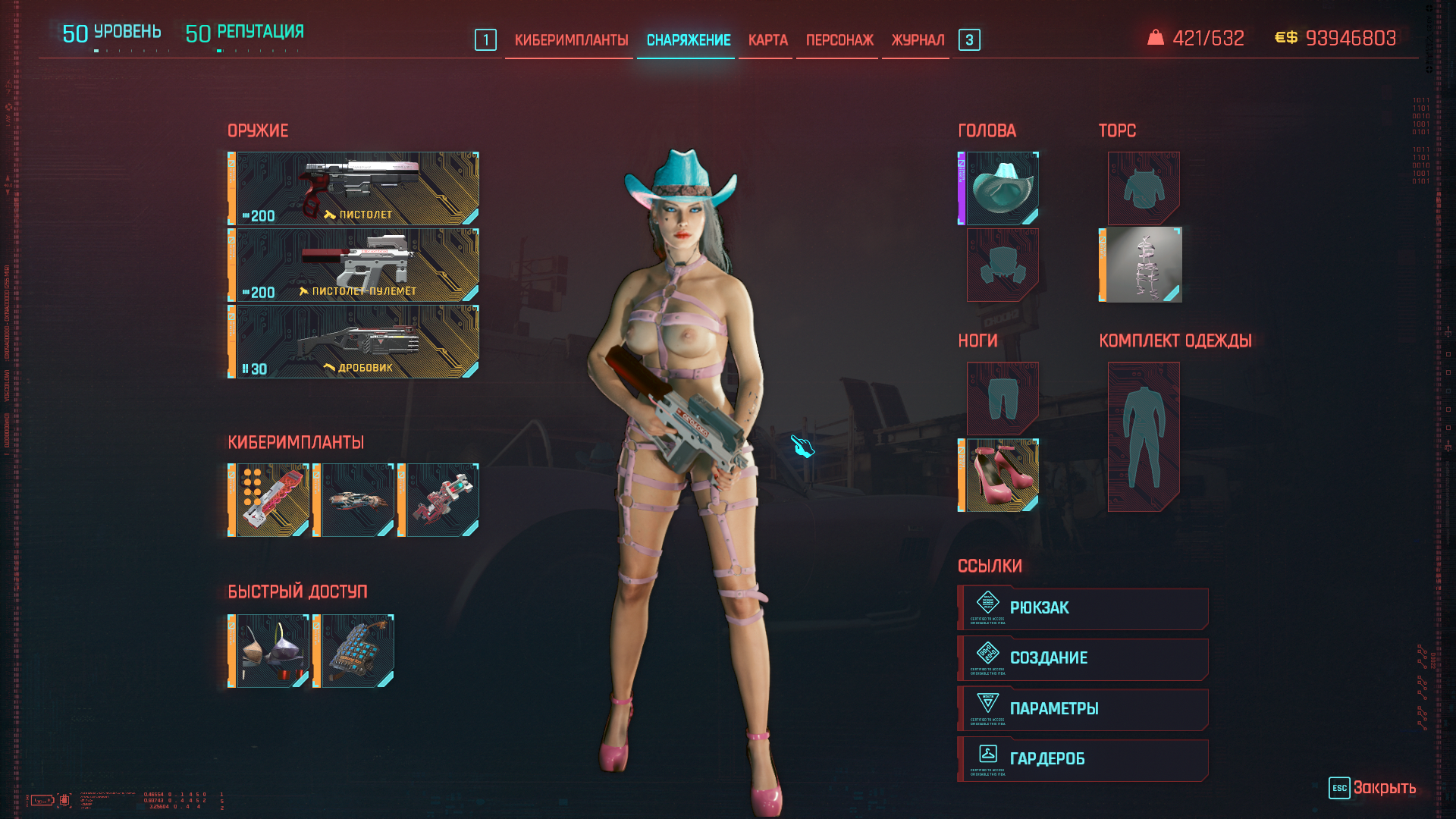Select the harness outfit torso slot
Screen dimensions: 1456x819
tap(1143, 265)
